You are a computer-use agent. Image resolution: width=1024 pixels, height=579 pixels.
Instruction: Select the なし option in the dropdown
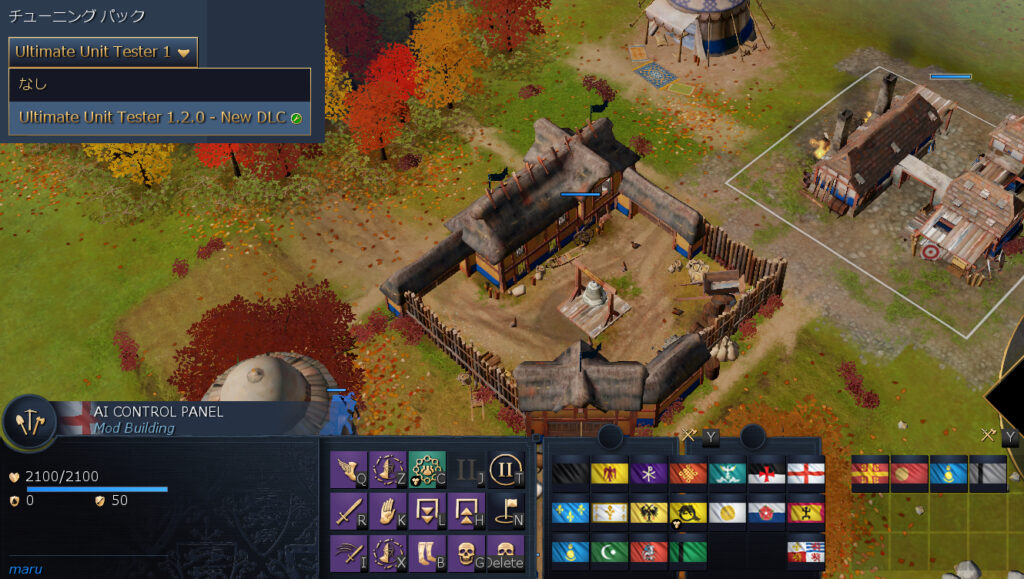pos(159,84)
